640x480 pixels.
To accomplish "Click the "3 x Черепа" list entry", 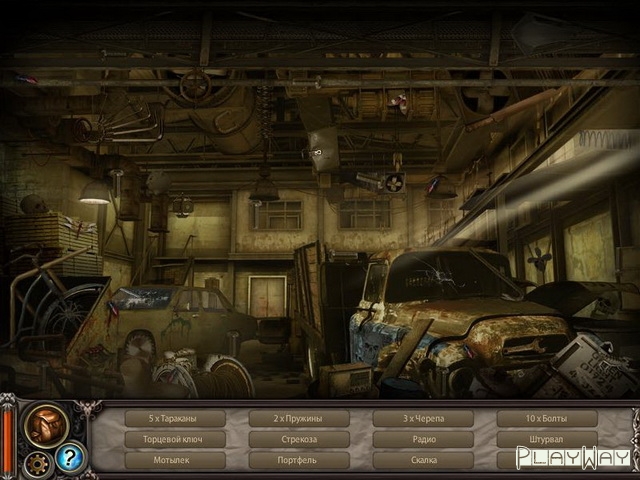I will point(423,418).
